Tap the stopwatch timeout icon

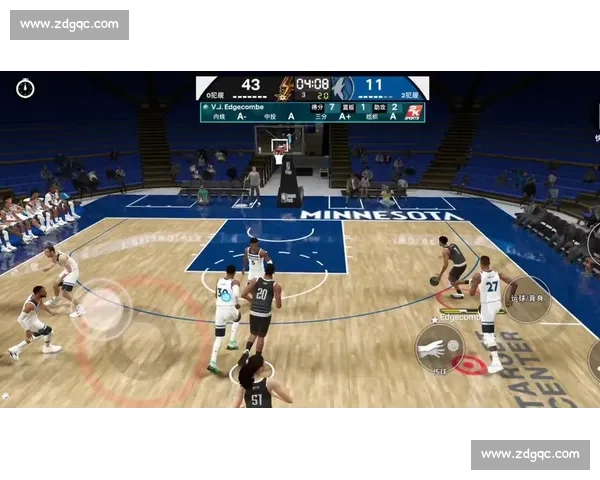pyautogui.click(x=25, y=89)
